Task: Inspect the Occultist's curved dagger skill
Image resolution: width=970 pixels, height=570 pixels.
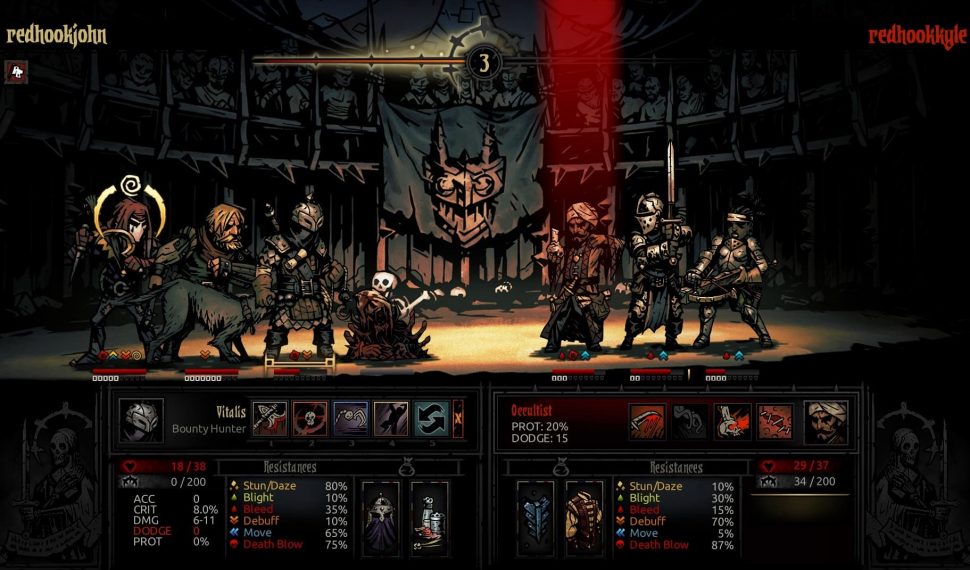Action: coord(647,421)
